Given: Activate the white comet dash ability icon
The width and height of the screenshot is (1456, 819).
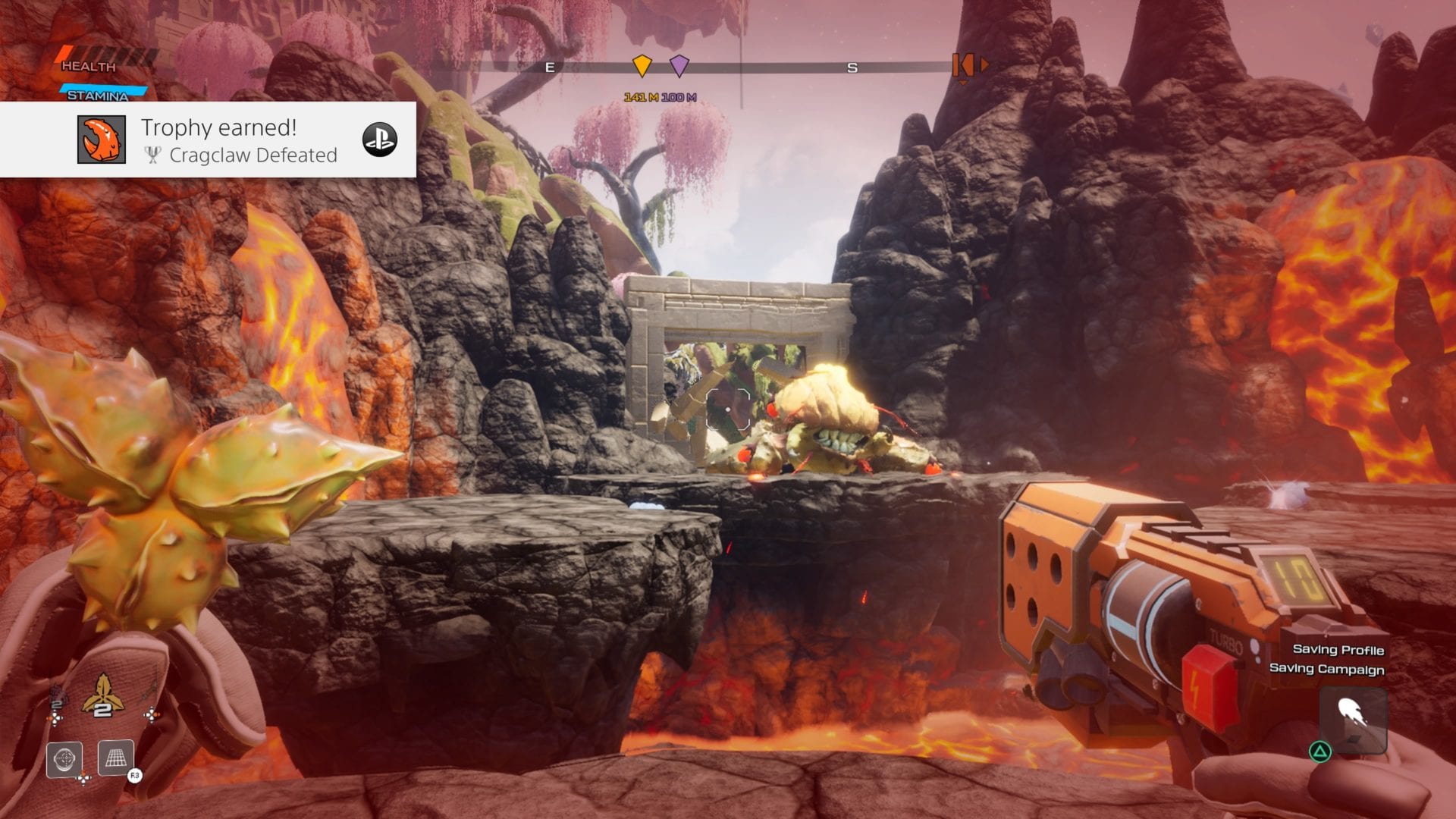Looking at the screenshot, I should [1352, 718].
